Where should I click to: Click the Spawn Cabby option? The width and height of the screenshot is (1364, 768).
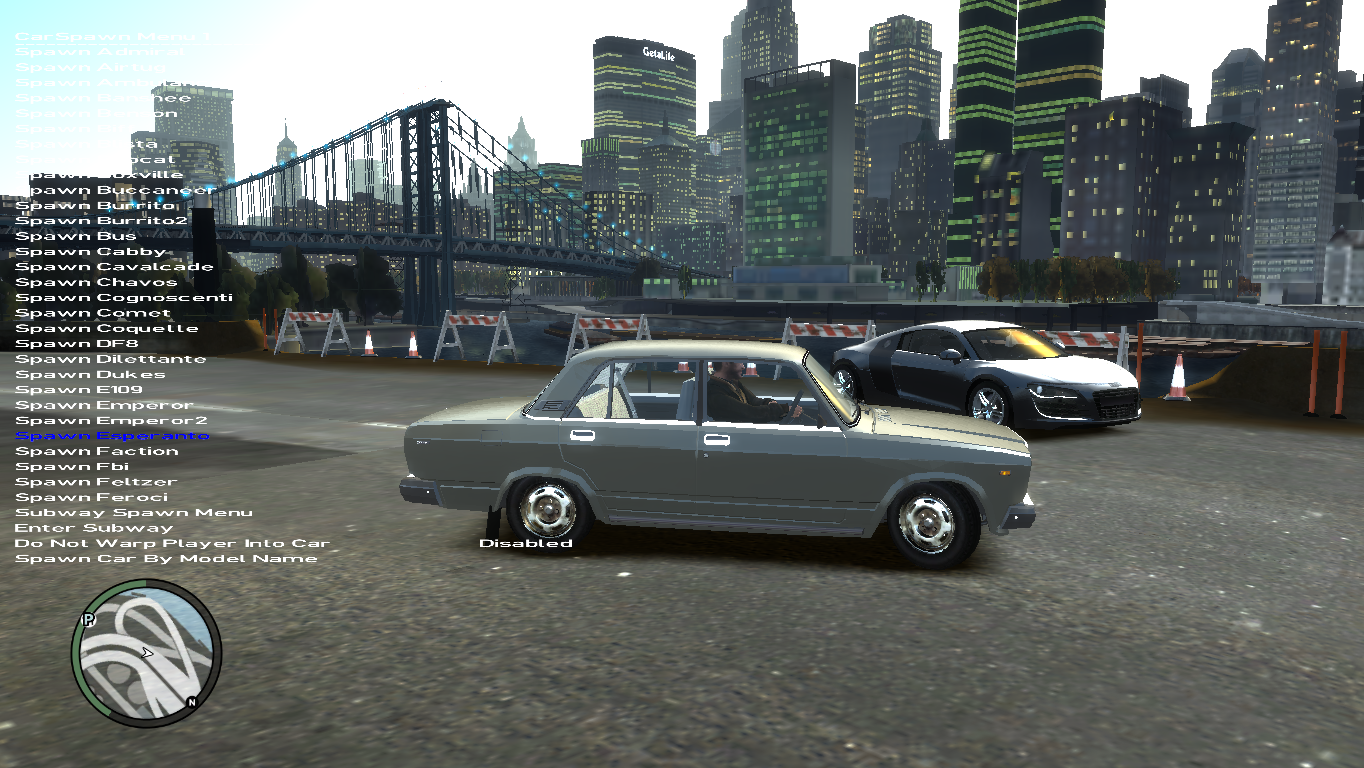[x=90, y=252]
